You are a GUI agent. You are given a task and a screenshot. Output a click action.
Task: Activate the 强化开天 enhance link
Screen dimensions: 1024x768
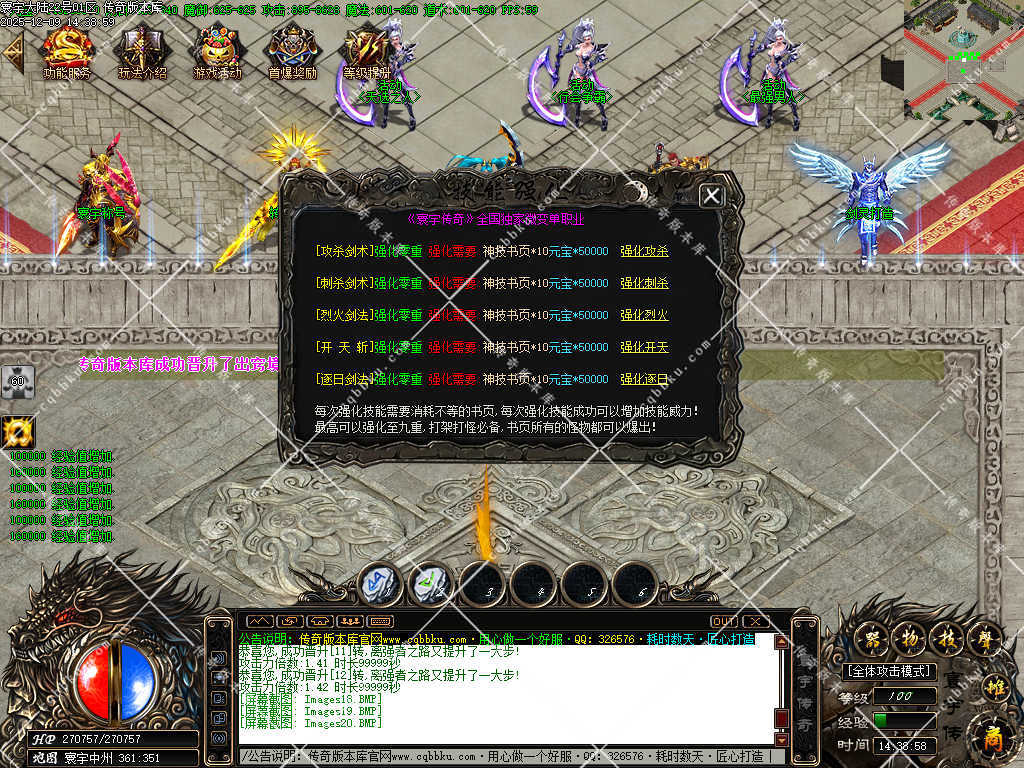[644, 347]
